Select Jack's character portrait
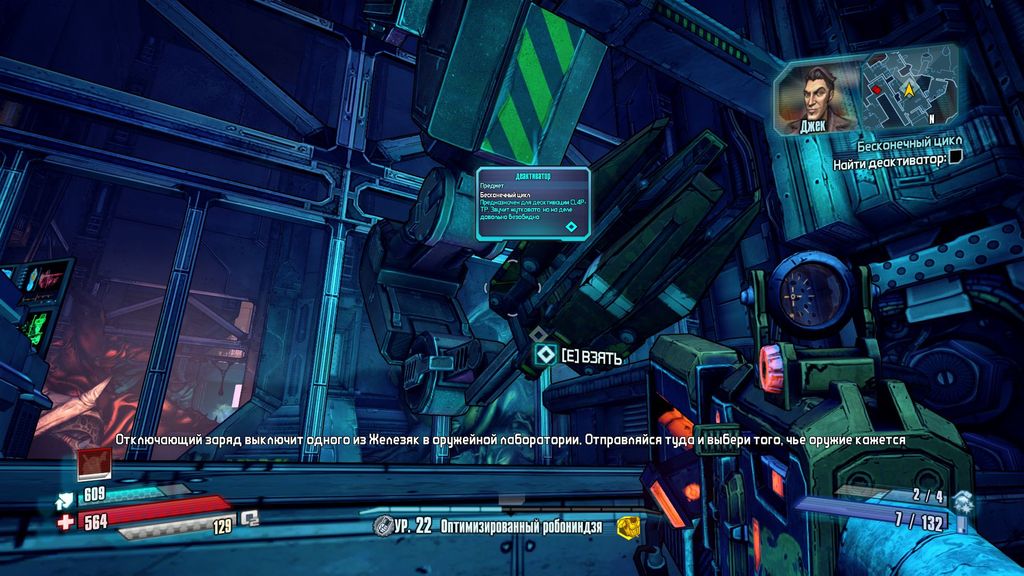The image size is (1024, 576). click(815, 98)
